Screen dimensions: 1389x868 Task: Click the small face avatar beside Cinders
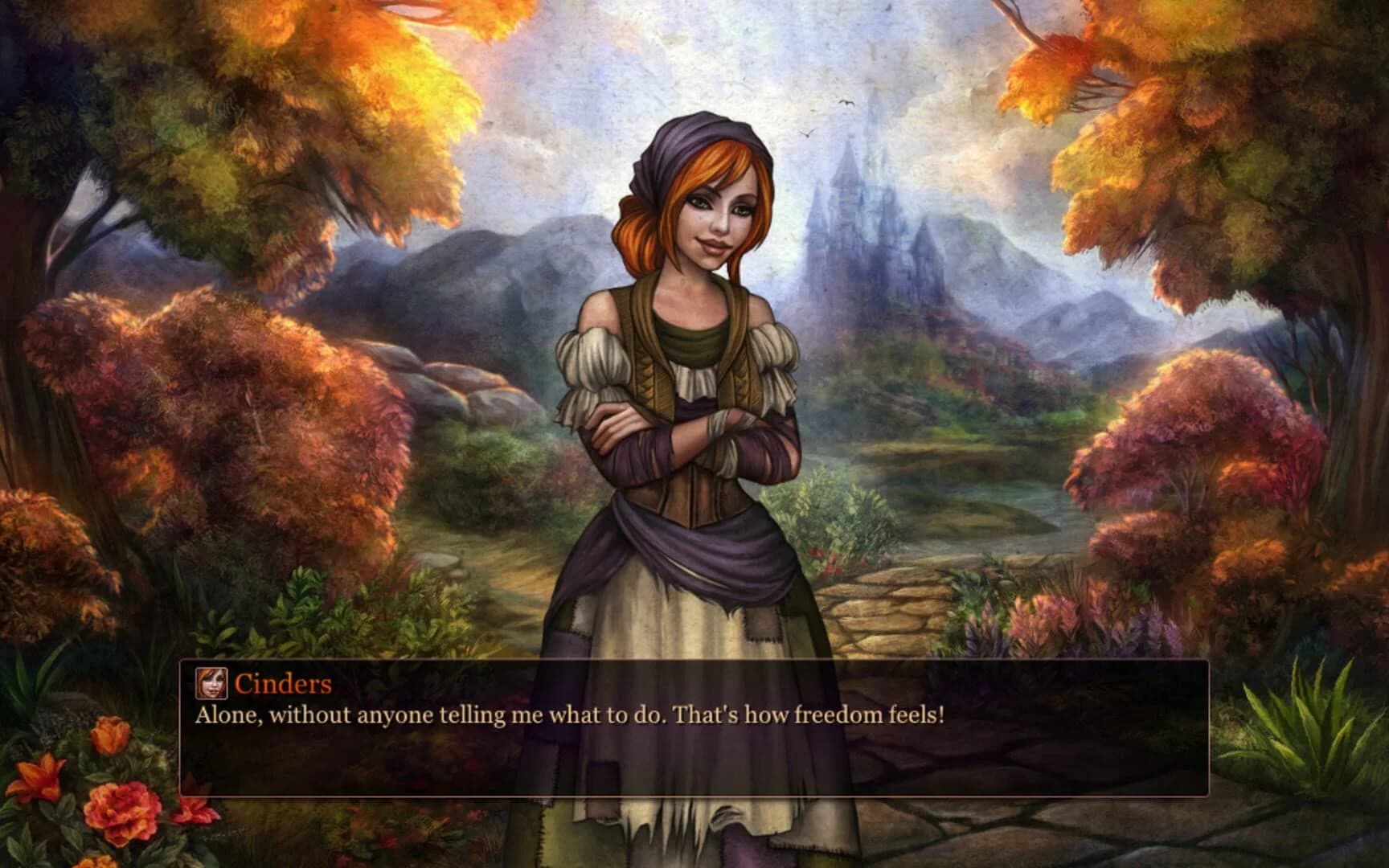pyautogui.click(x=212, y=685)
